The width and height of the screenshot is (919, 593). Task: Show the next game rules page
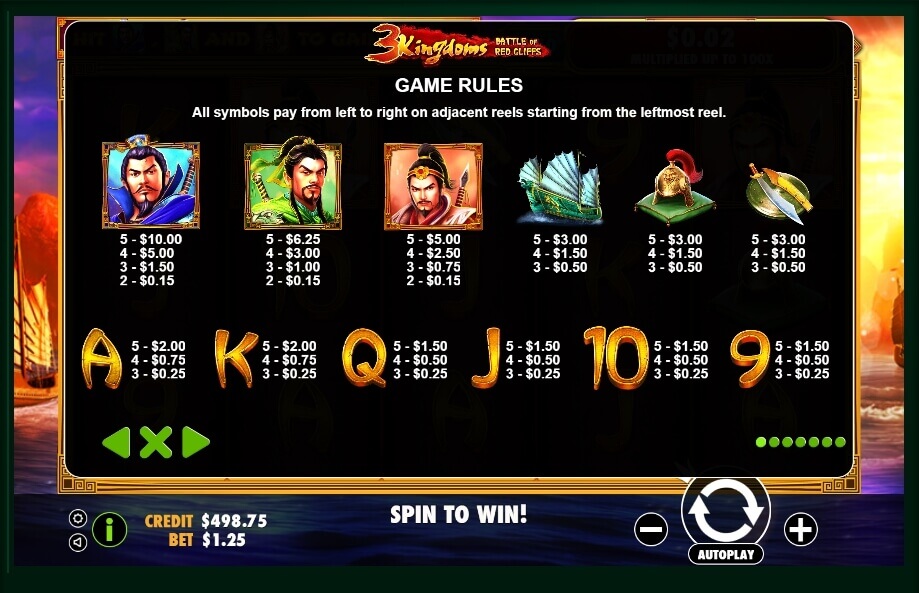click(196, 442)
